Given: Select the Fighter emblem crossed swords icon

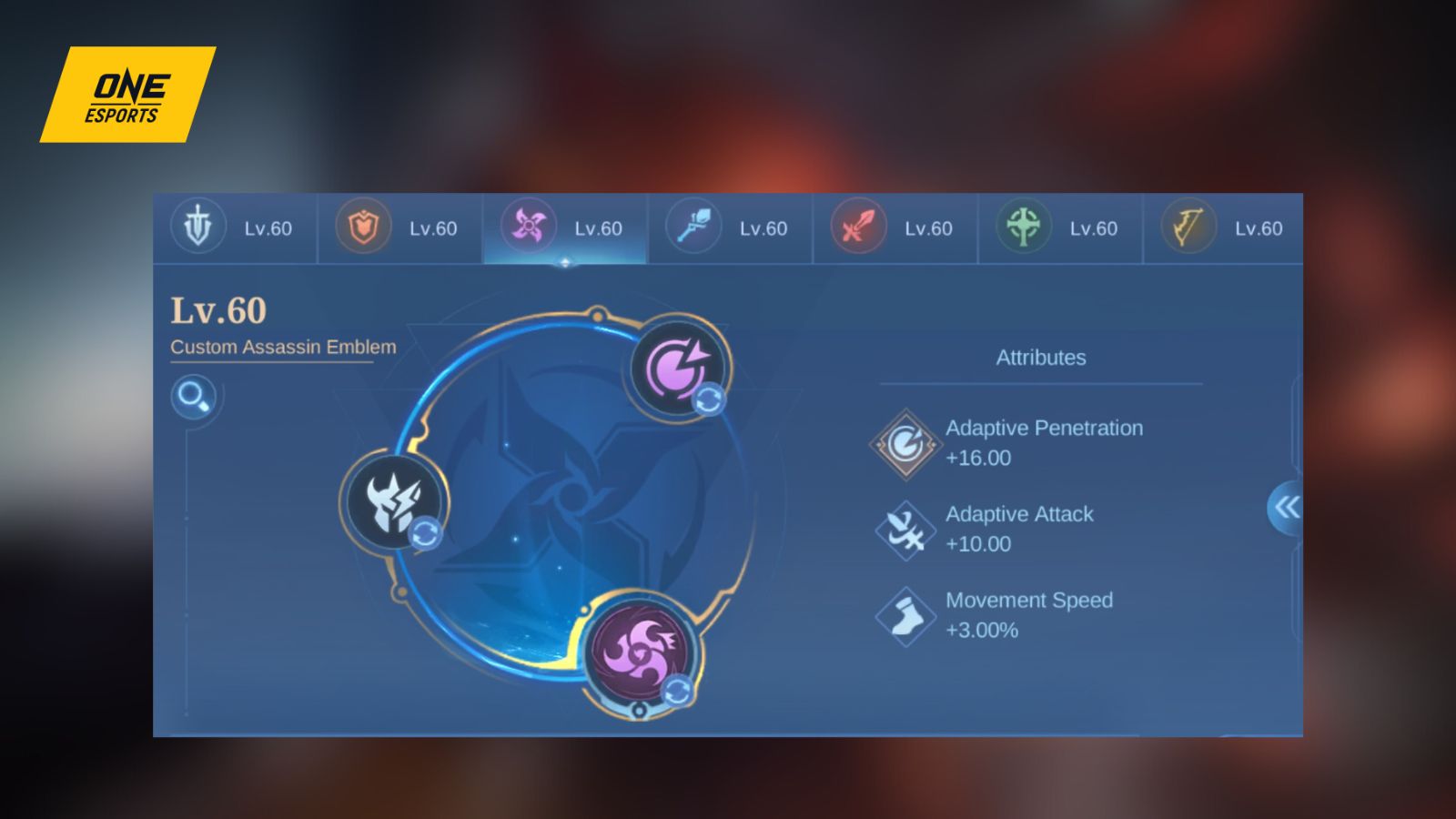Looking at the screenshot, I should [857, 228].
